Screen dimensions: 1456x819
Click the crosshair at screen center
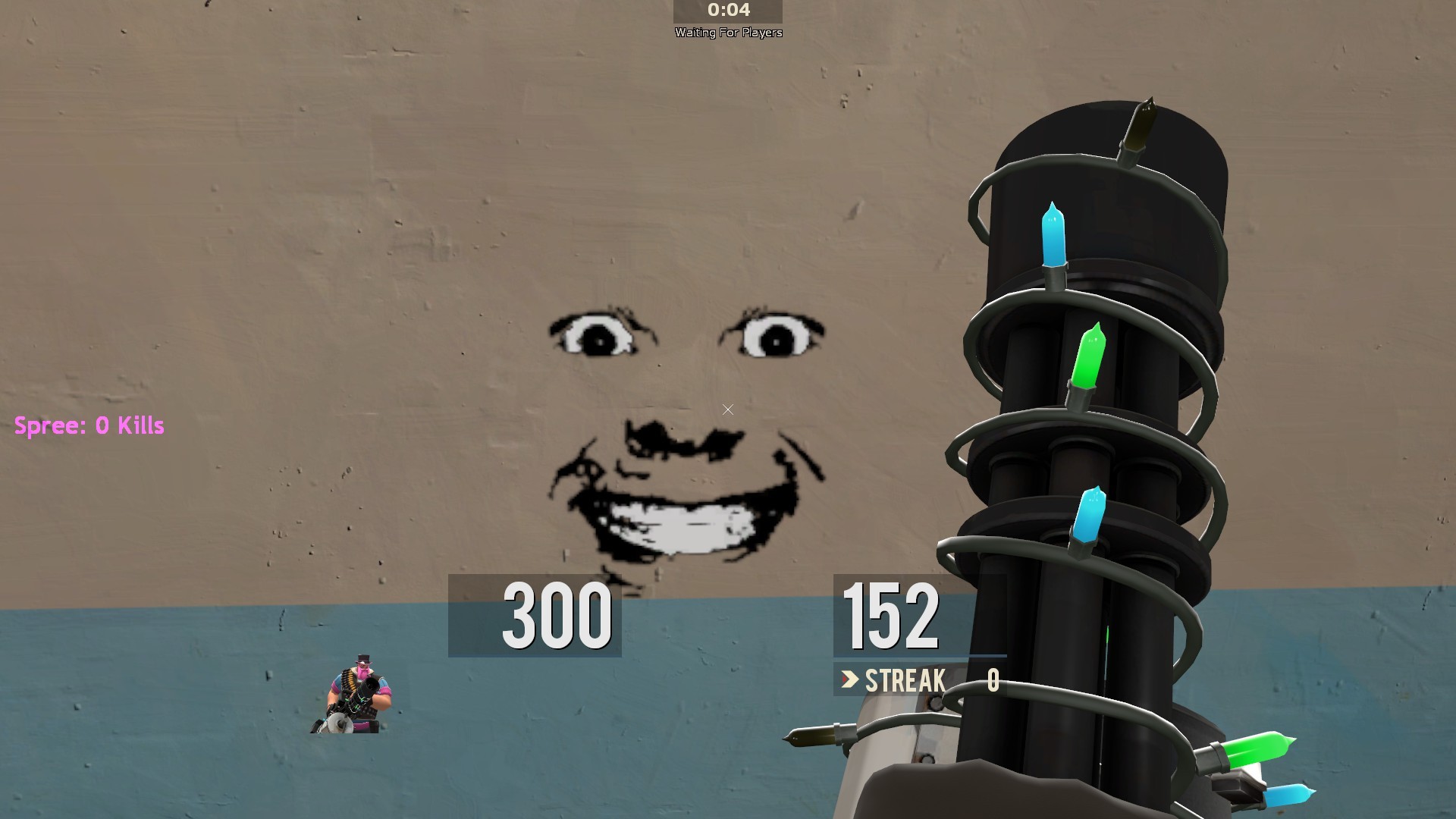pyautogui.click(x=727, y=409)
